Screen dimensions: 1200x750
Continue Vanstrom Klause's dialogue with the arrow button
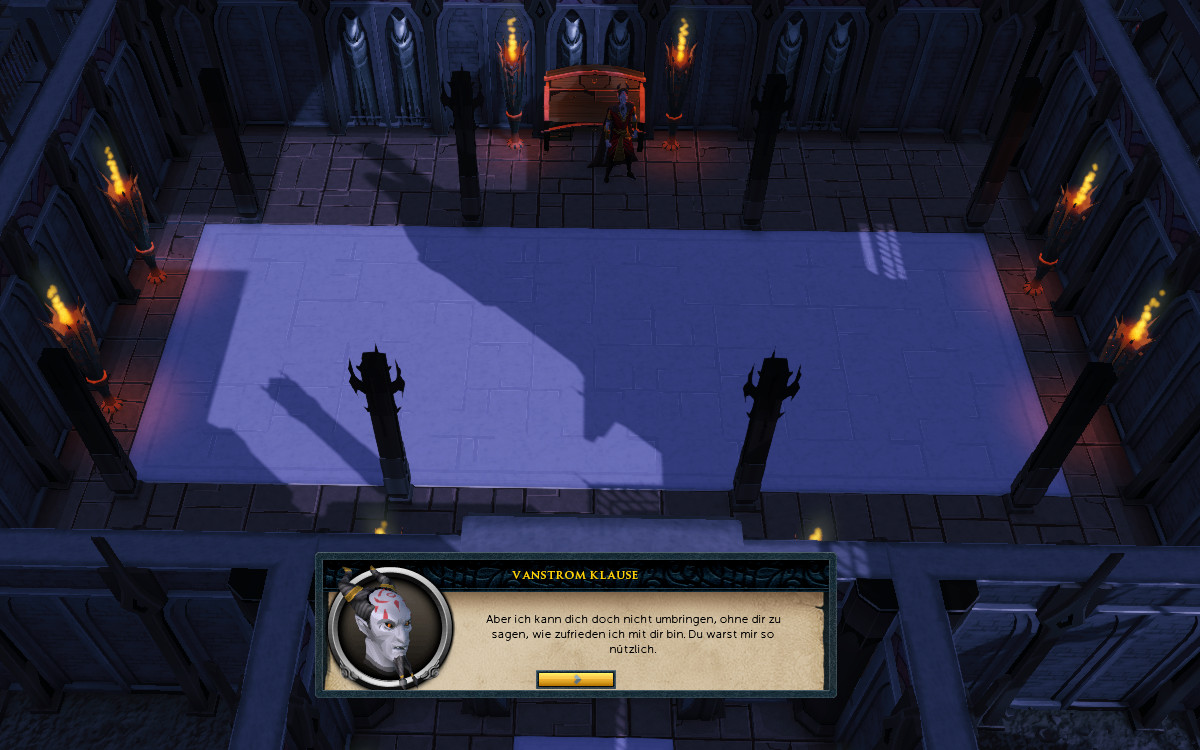pyautogui.click(x=575, y=679)
